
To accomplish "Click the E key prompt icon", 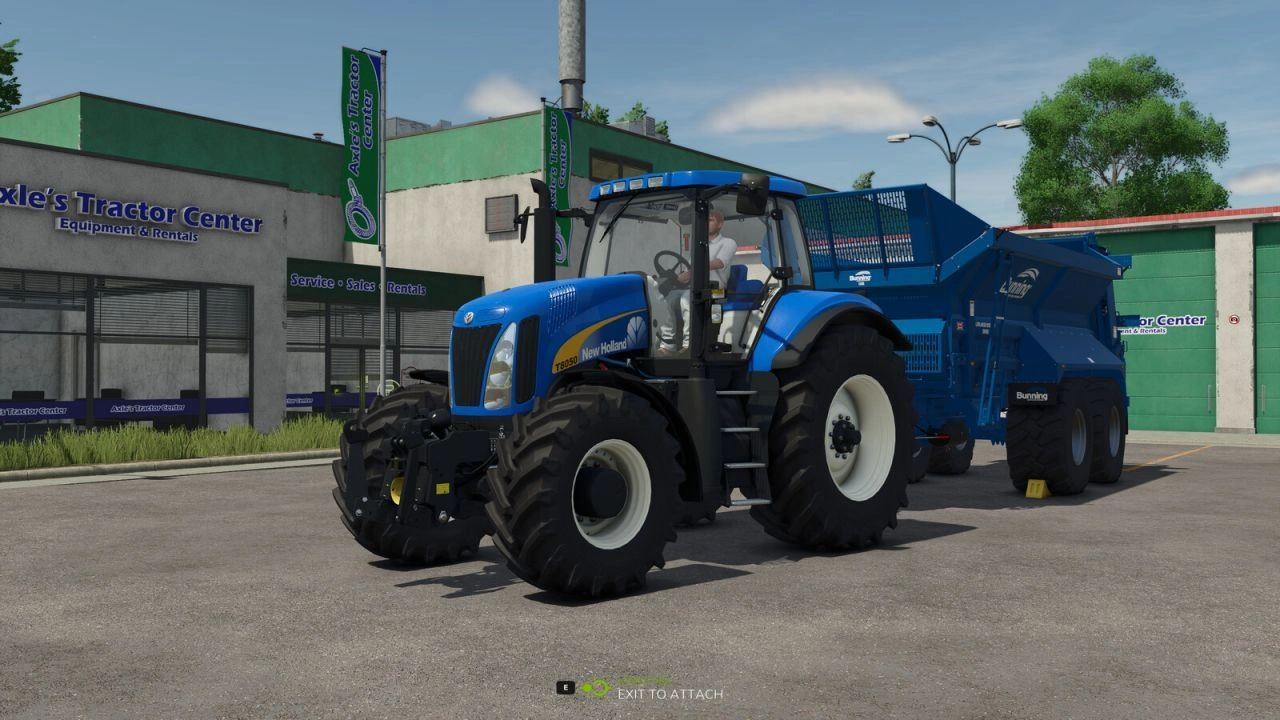I will click(x=565, y=687).
